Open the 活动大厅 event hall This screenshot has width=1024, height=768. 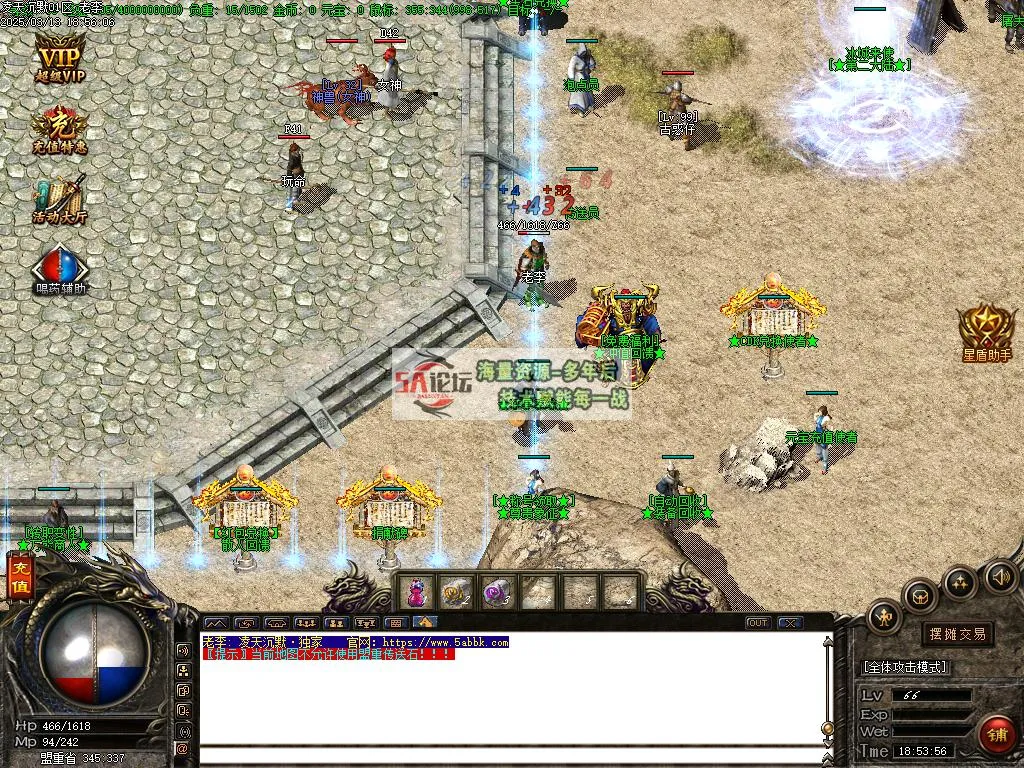coord(59,198)
